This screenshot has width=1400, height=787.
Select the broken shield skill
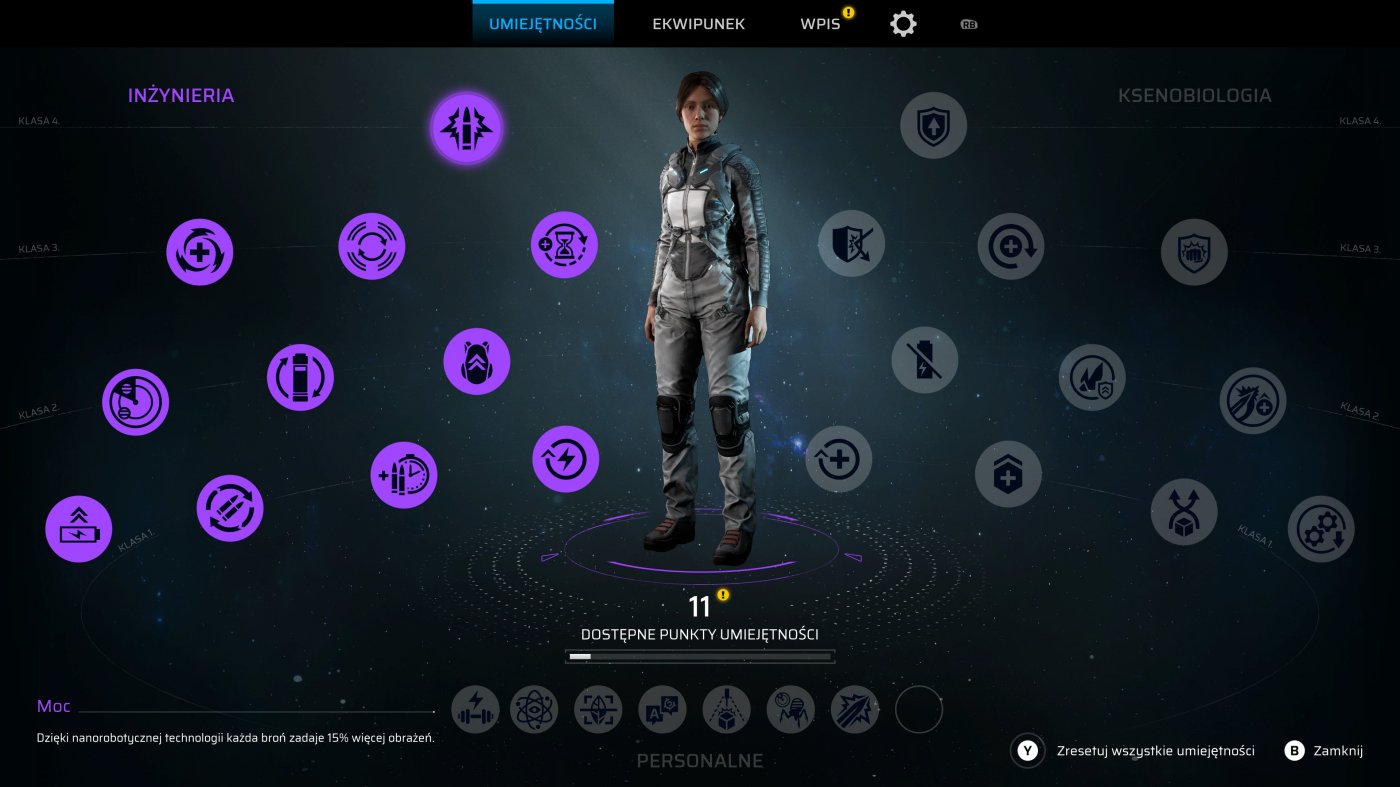851,243
